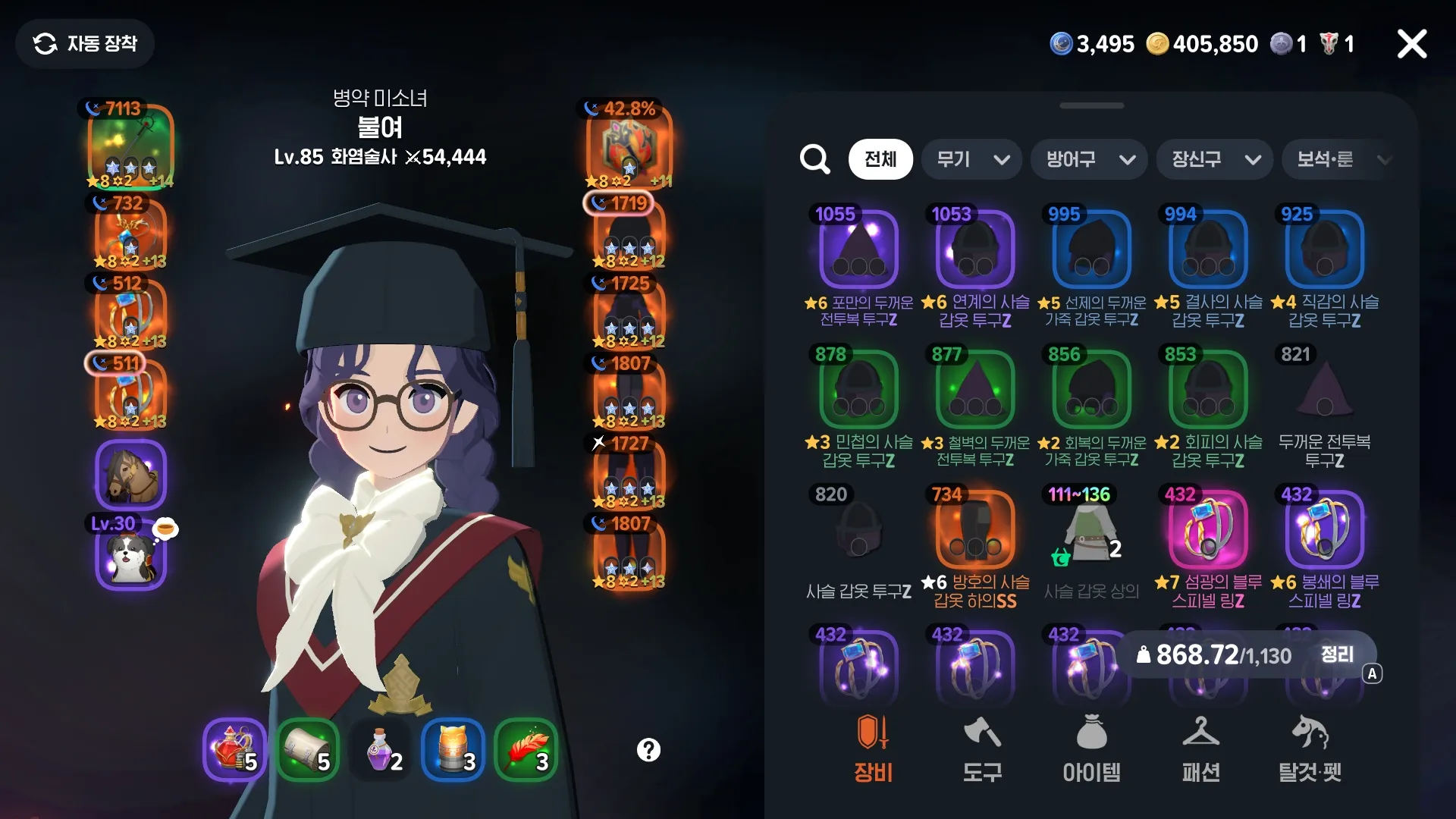
Task: Click the equipped weapon slot showing 7113
Action: click(130, 146)
